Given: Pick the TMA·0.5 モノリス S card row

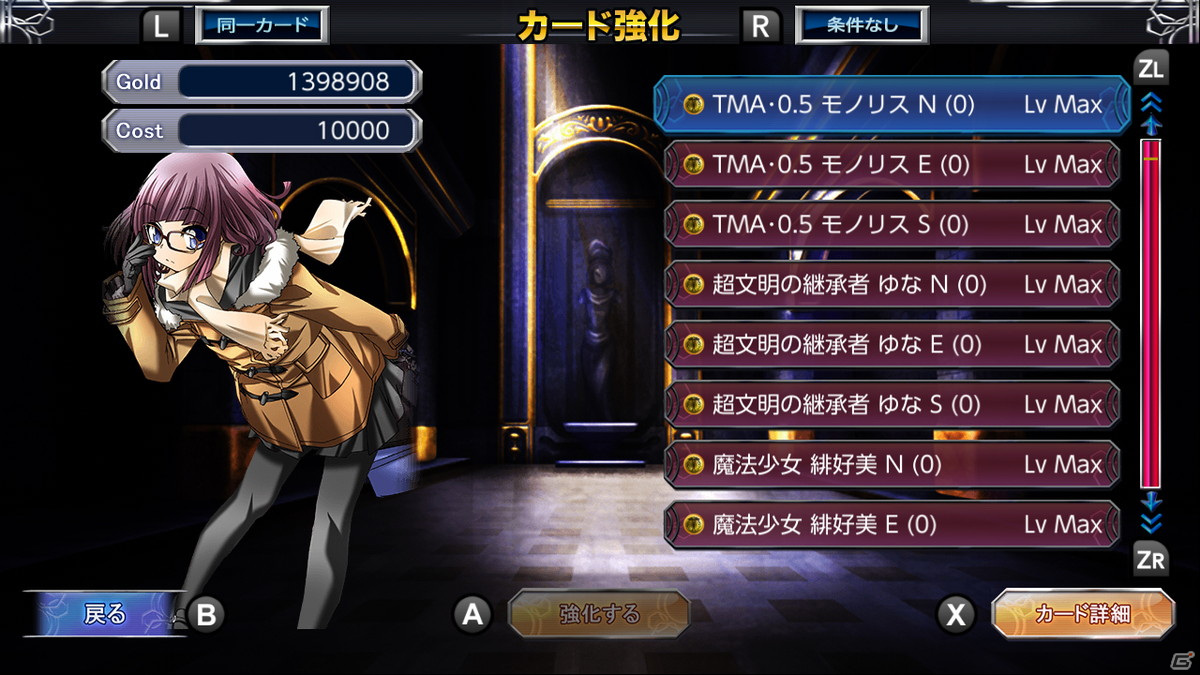Looking at the screenshot, I should click(x=890, y=225).
